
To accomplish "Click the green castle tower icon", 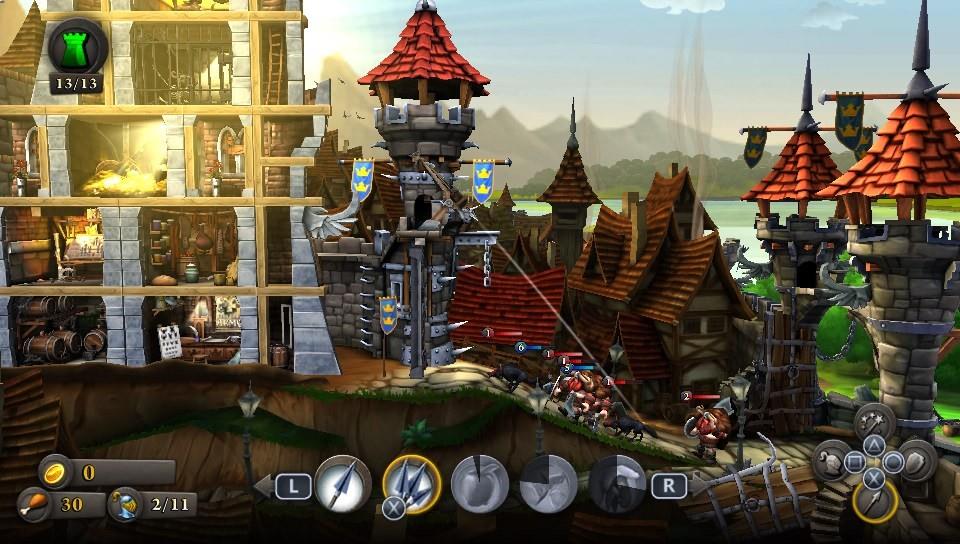I will [x=78, y=47].
